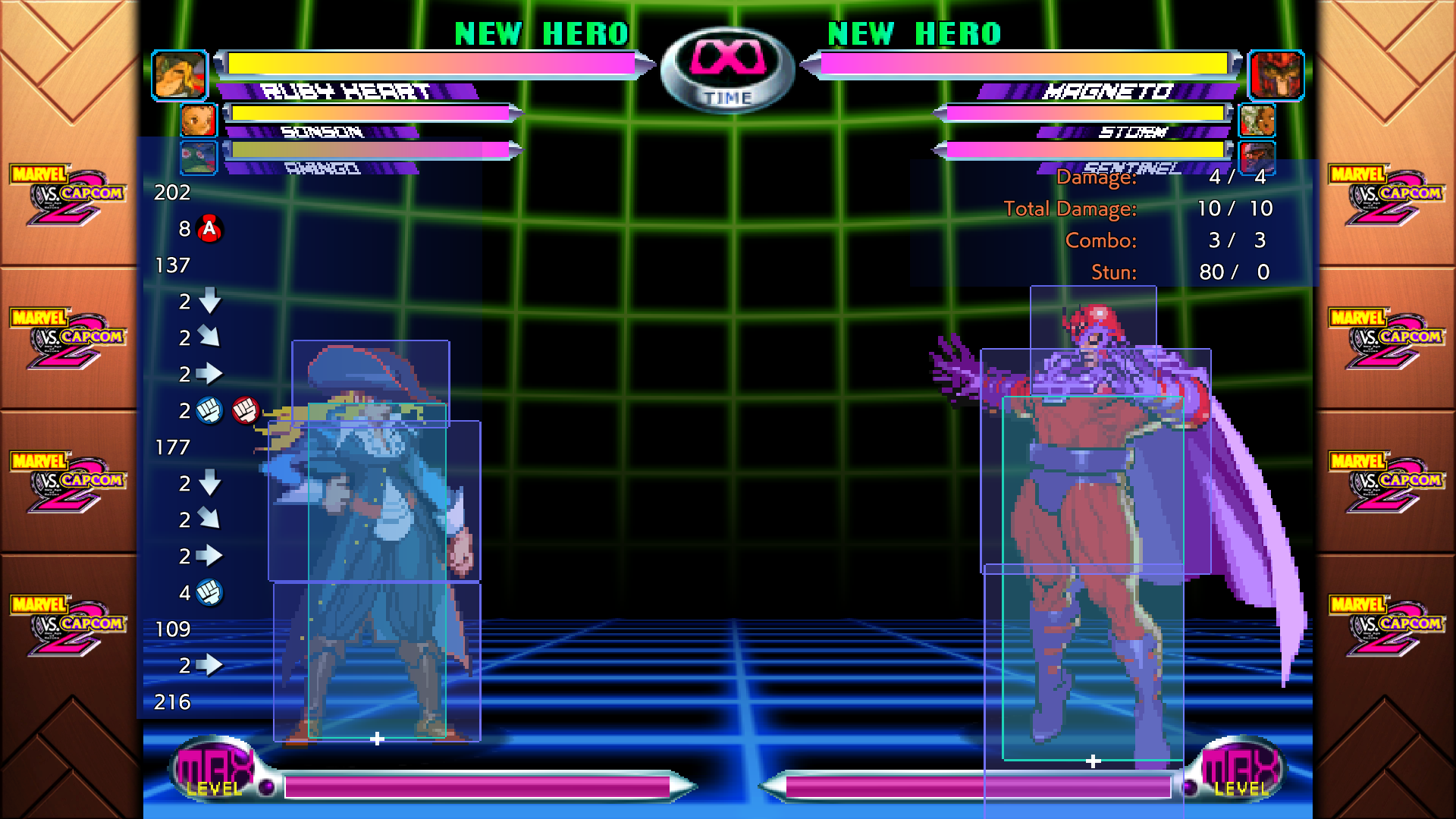Image resolution: width=1456 pixels, height=819 pixels.
Task: Click a down arrow in the input history
Action: [x=209, y=302]
